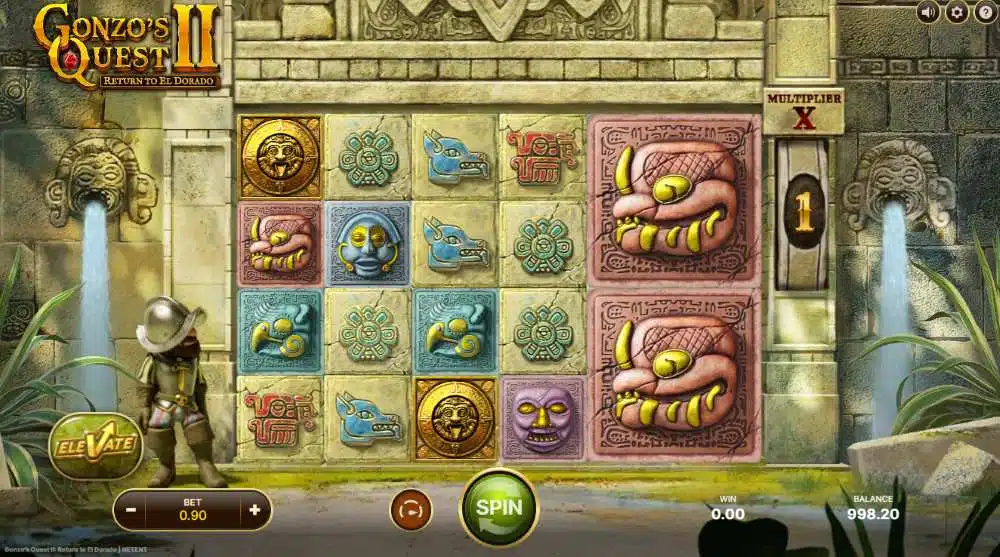
Task: Decrease the bet with the minus button
Action: (132, 510)
